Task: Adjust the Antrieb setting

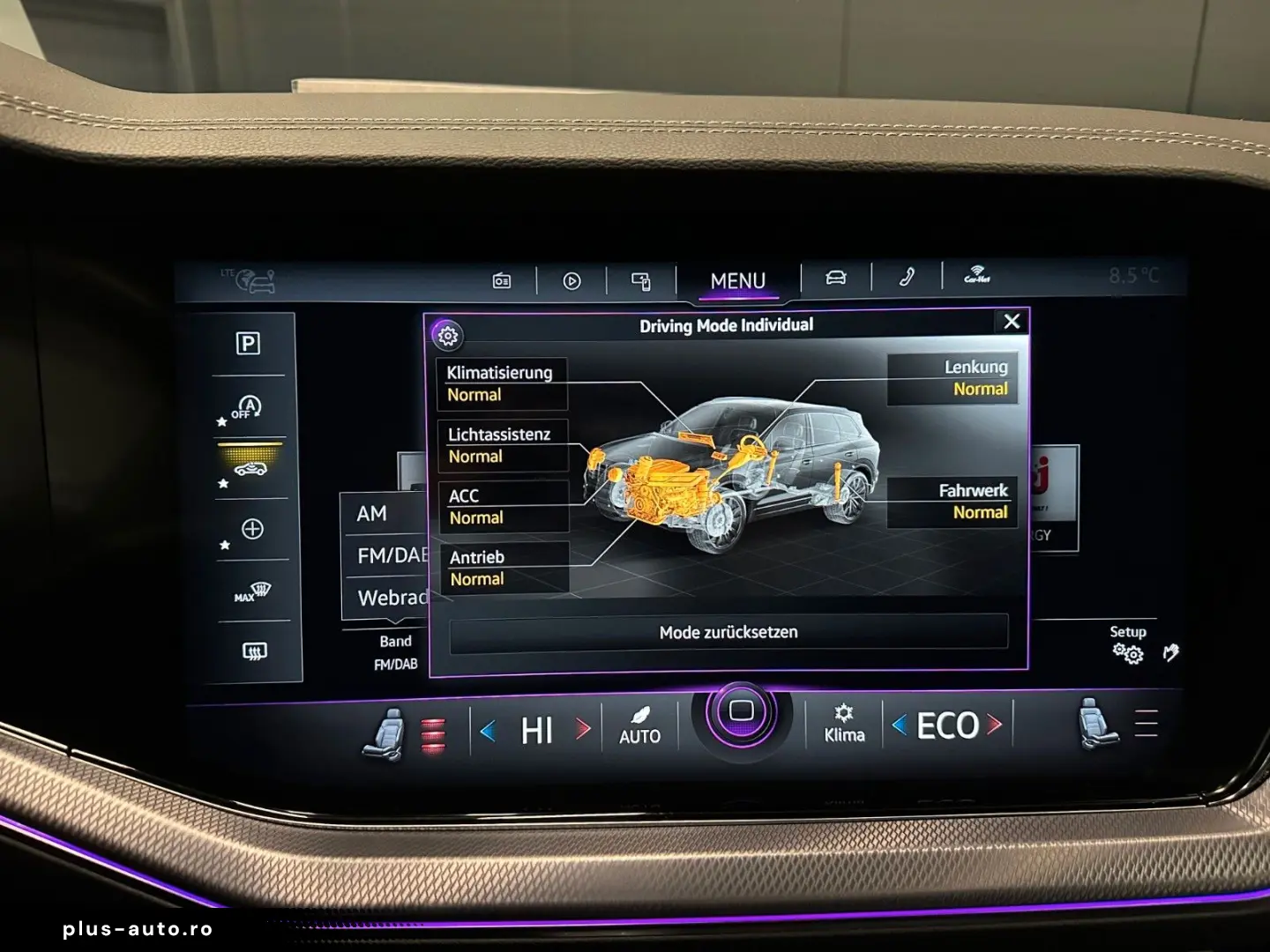Action: click(x=504, y=569)
